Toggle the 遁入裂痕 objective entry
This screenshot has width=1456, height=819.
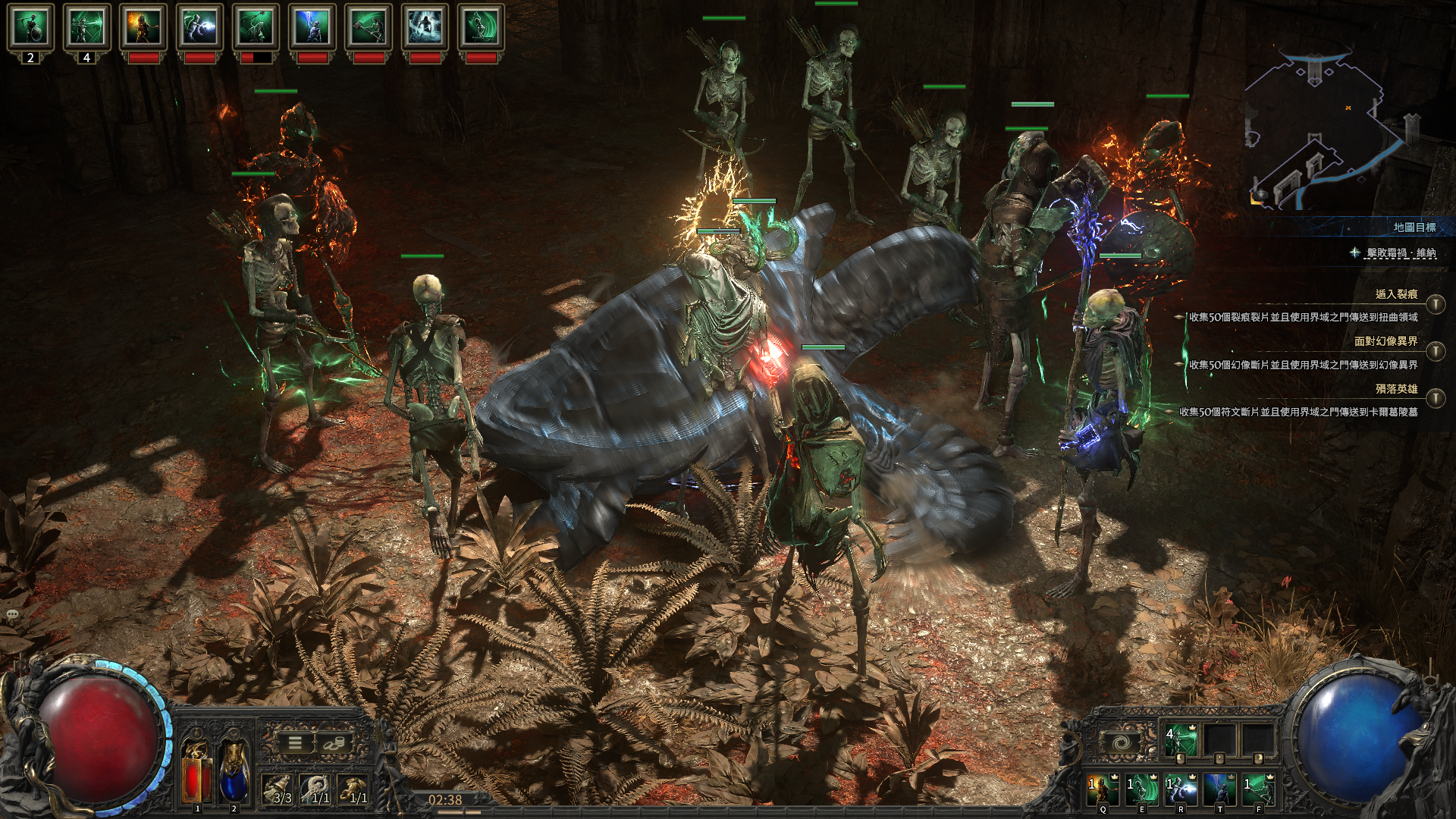1435,304
